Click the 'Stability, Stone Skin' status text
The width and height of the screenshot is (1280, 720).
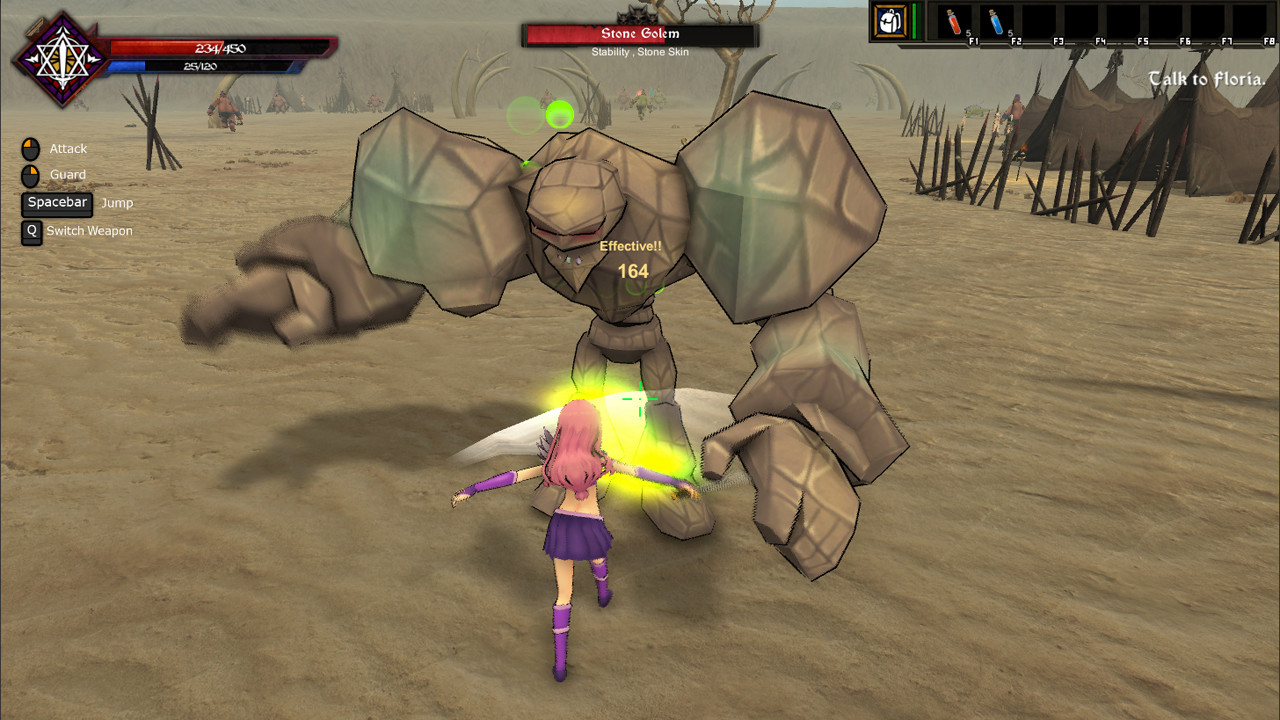click(x=638, y=52)
